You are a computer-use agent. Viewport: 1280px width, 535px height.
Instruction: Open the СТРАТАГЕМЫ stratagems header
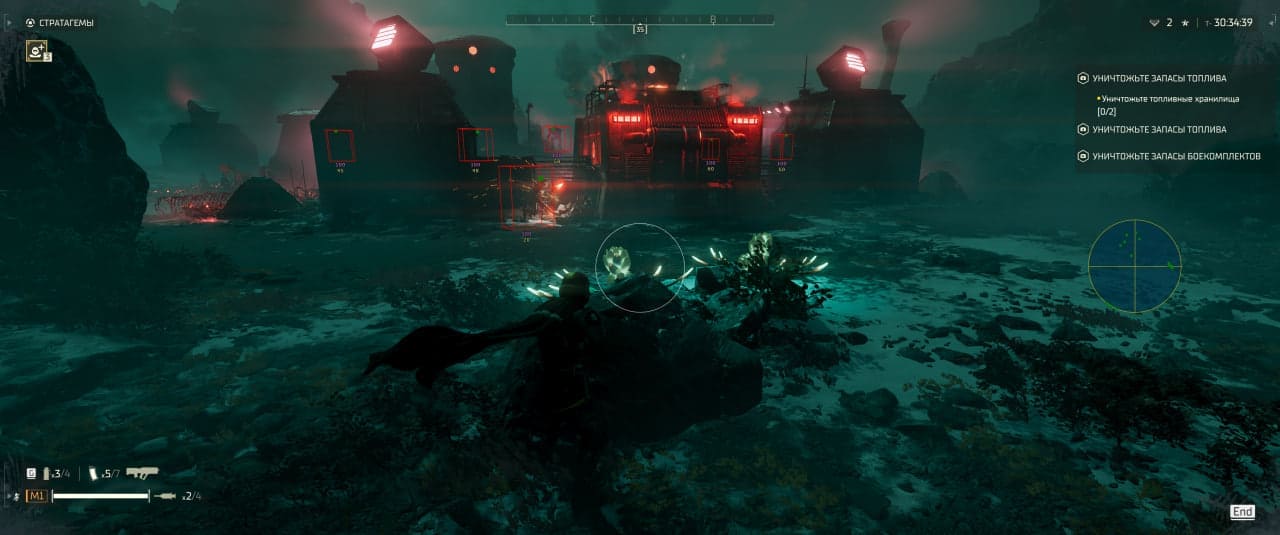click(x=66, y=22)
